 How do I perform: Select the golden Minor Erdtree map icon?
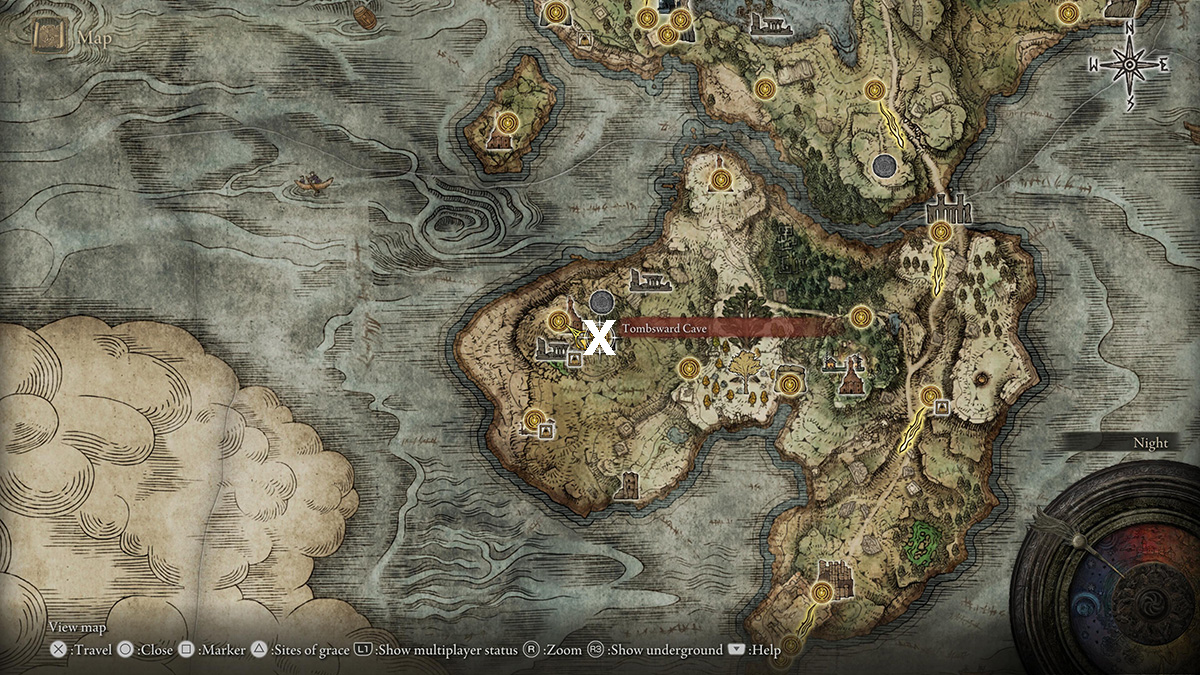pos(744,371)
